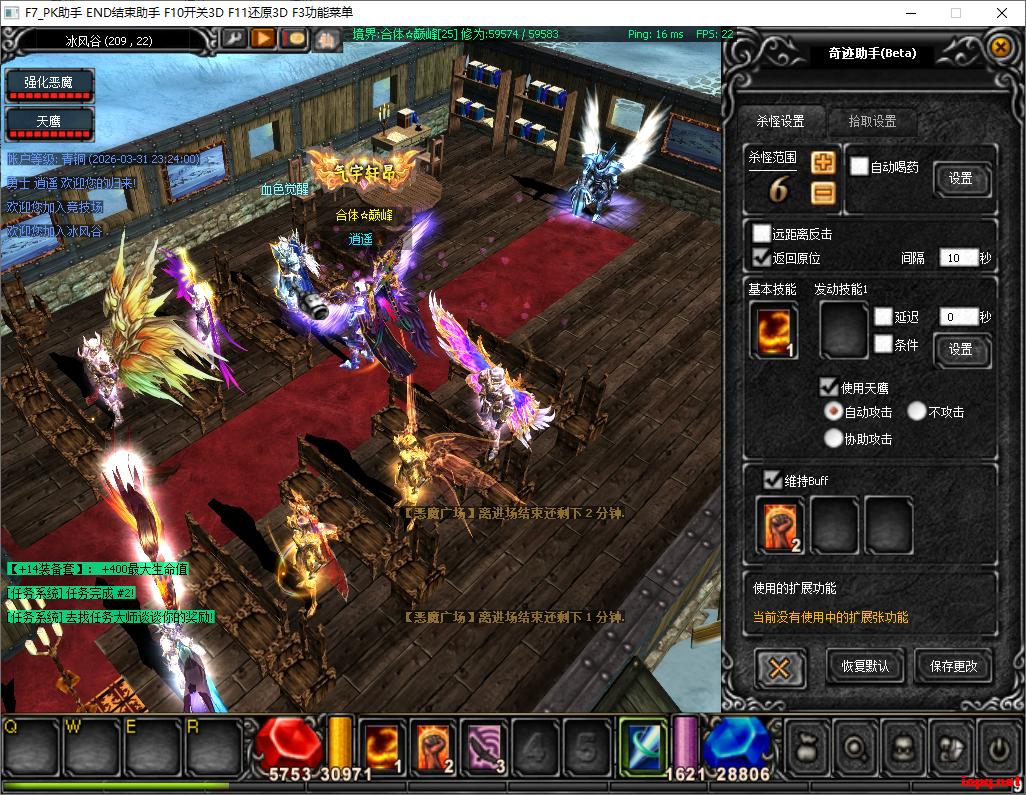This screenshot has height=795, width=1026.
Task: Click the 恢复默认 button
Action: pos(865,666)
